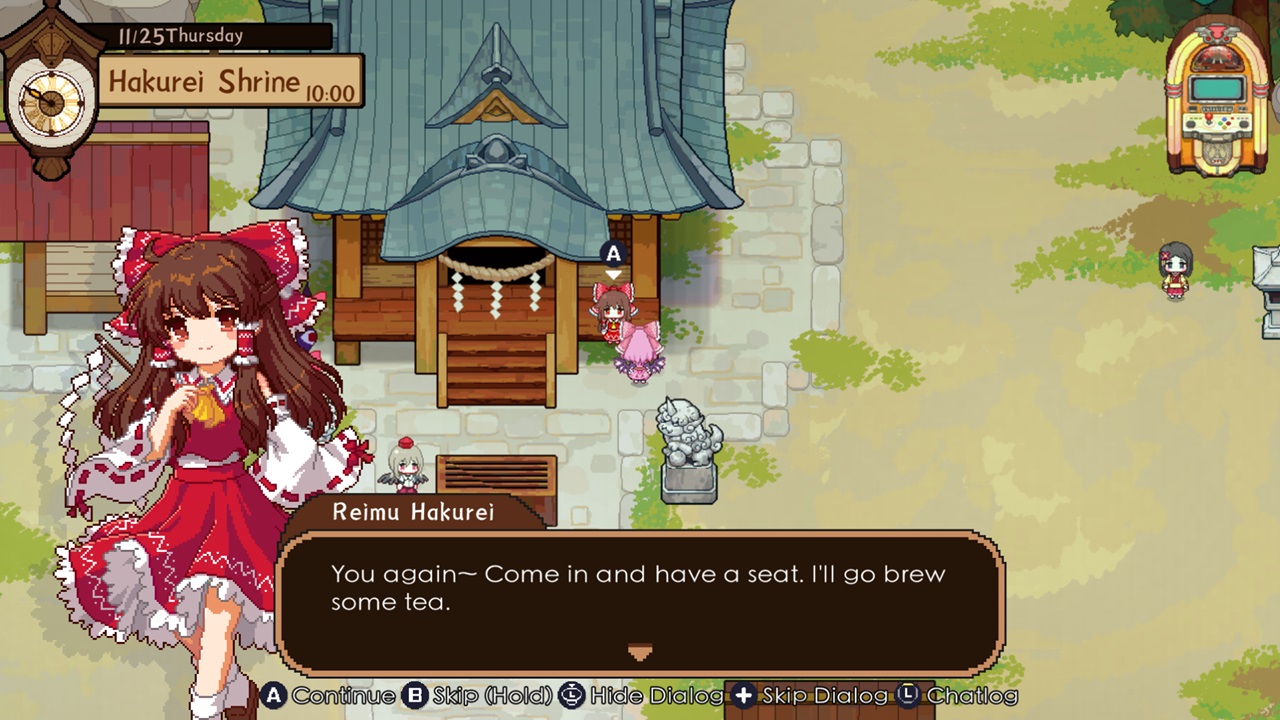The width and height of the screenshot is (1280, 720).
Task: Toggle the jukebox joystick lever
Action: 1208,118
